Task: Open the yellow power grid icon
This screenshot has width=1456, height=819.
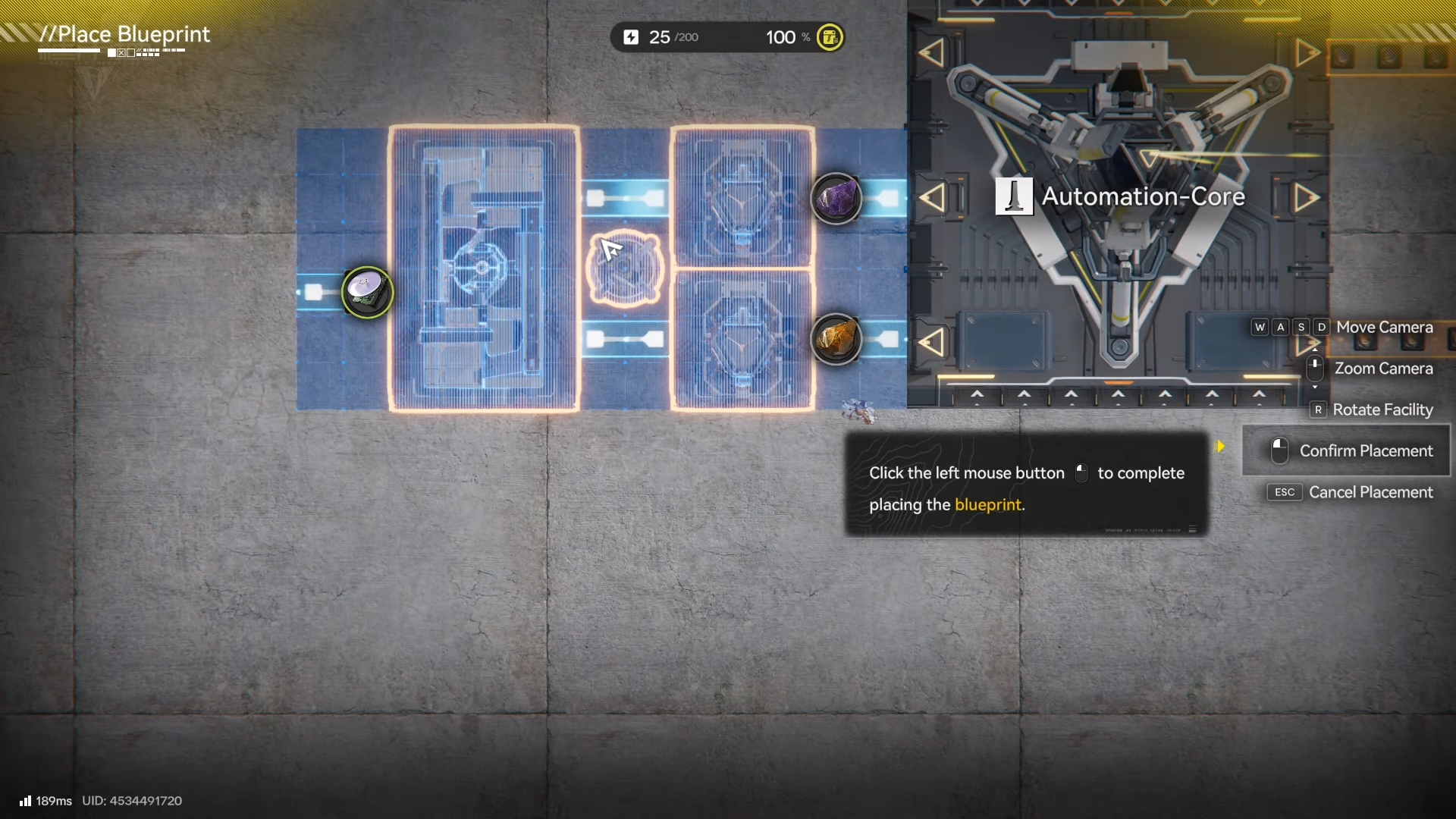Action: (x=830, y=37)
